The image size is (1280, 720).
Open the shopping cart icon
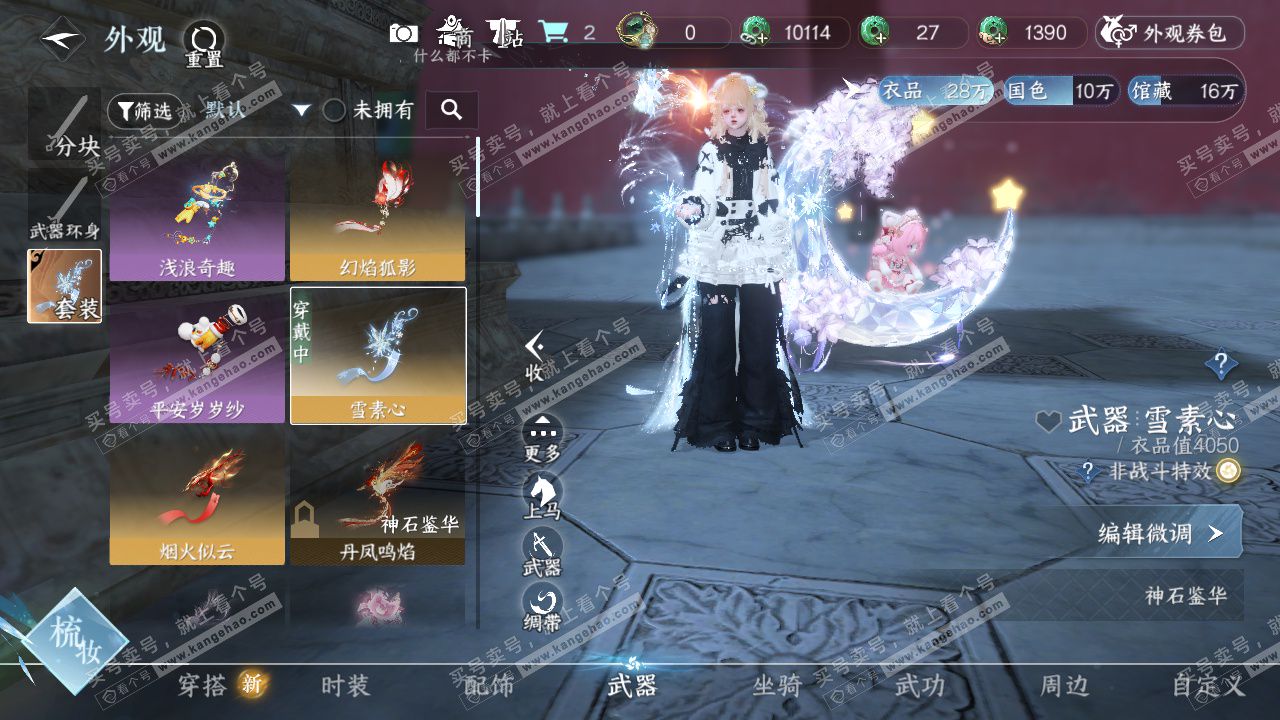553,32
